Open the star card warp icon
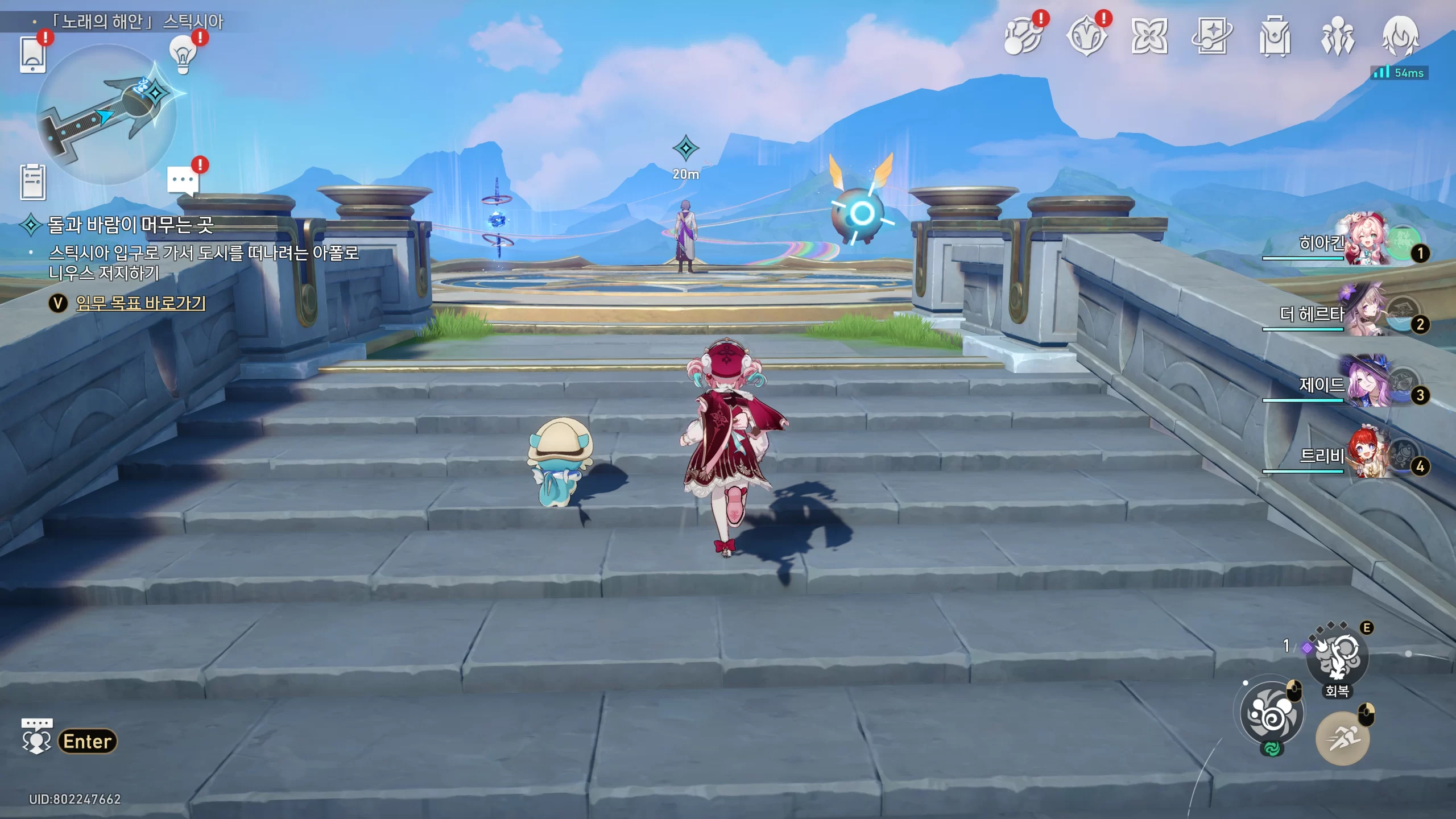 pos(1212,37)
